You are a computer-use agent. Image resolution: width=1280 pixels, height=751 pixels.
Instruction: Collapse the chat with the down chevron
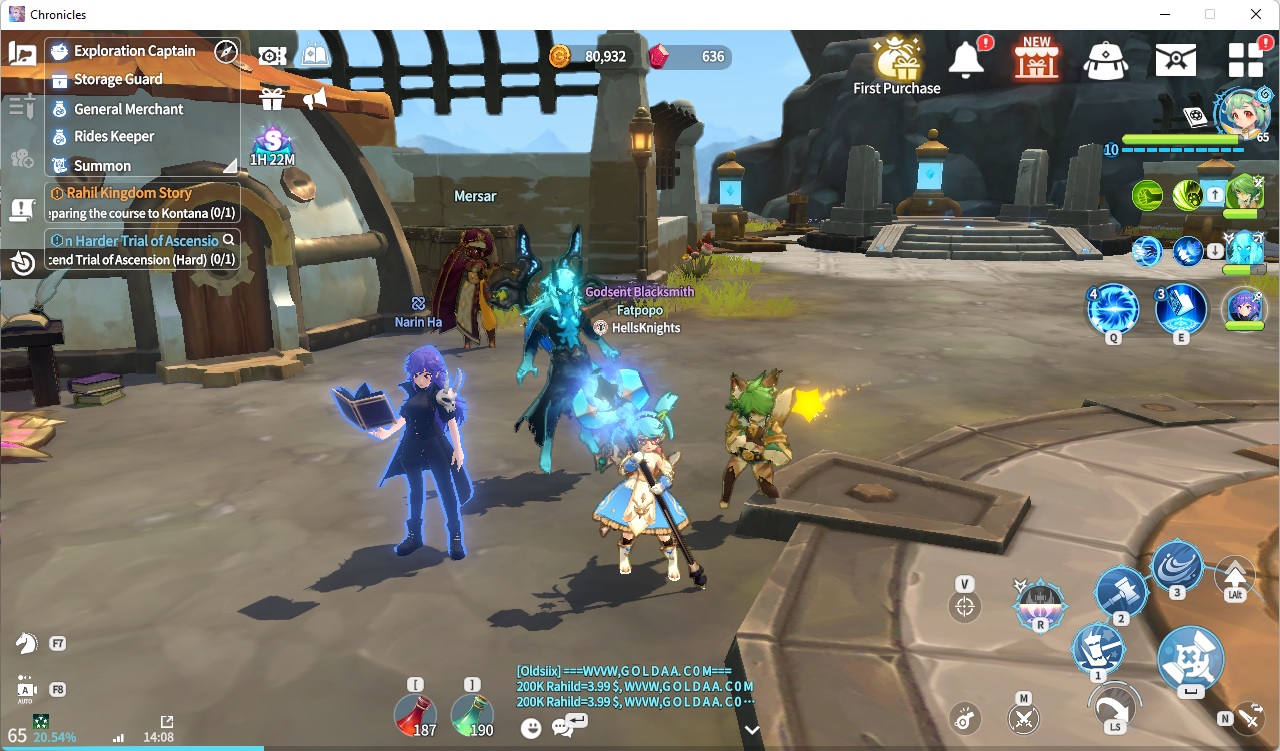tap(752, 730)
